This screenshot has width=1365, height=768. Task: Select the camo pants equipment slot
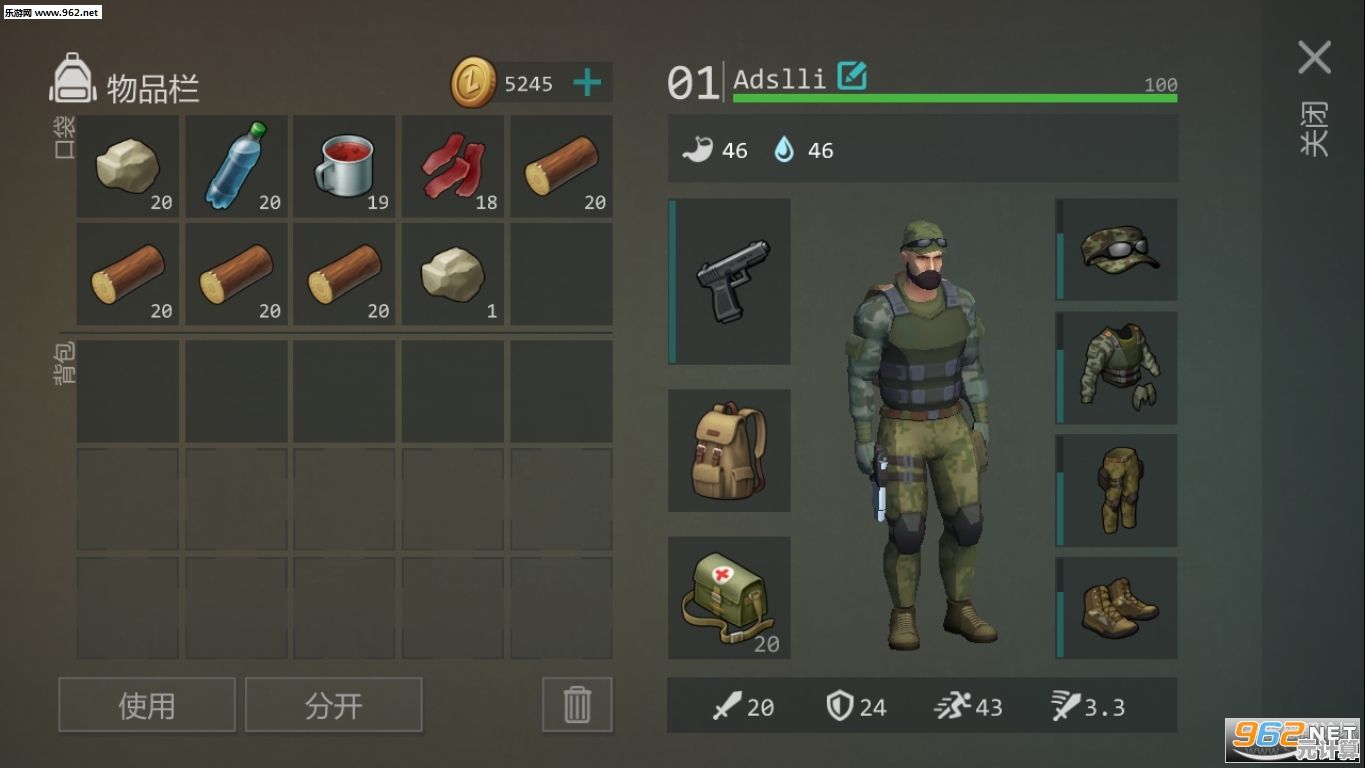[1118, 490]
